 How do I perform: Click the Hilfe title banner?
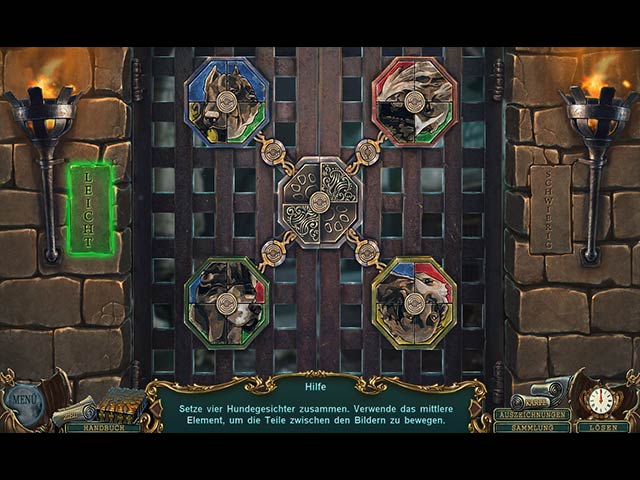[320, 382]
